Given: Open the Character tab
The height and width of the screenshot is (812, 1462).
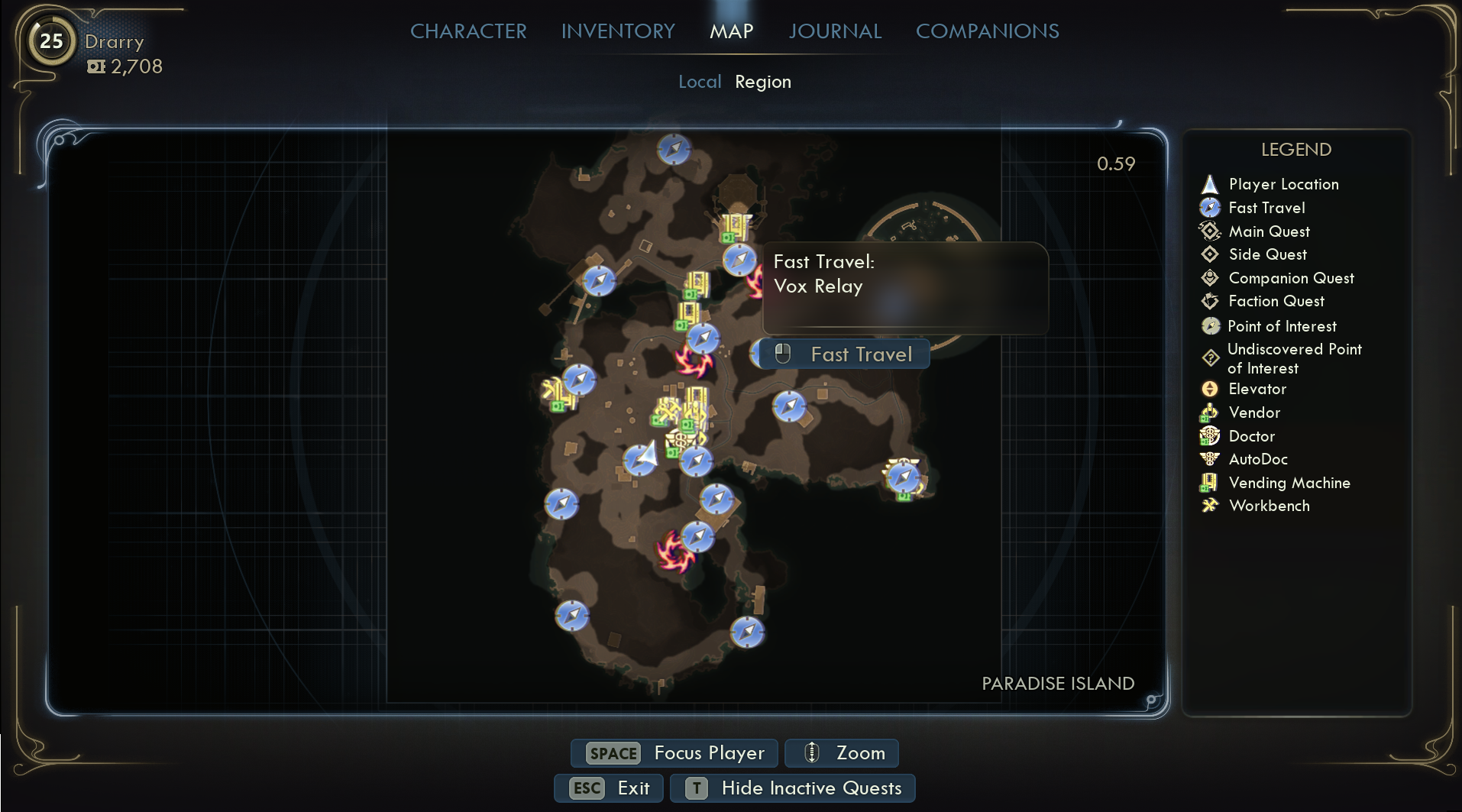Looking at the screenshot, I should click(468, 31).
